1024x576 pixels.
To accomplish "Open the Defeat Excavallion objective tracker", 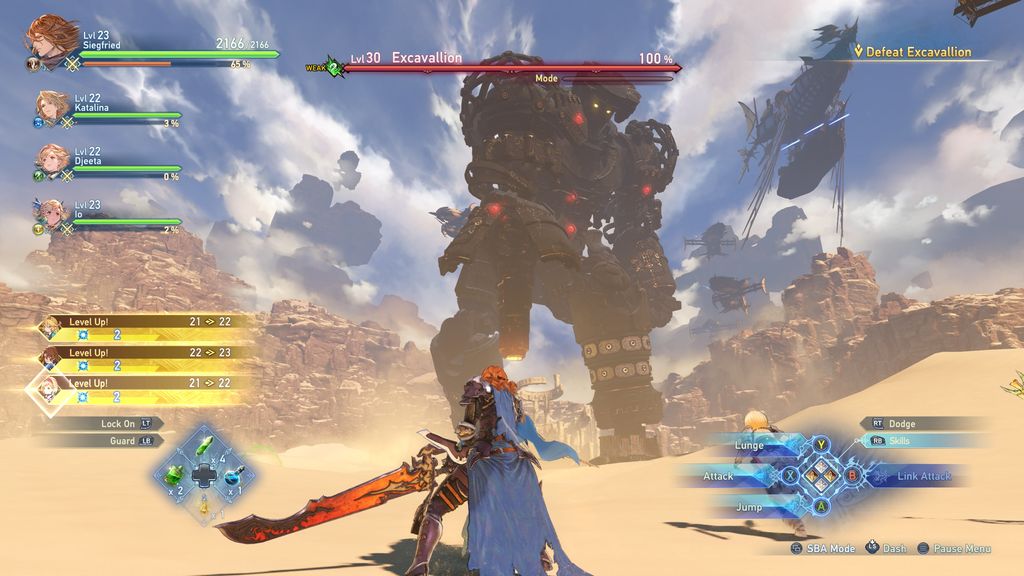I will coord(917,52).
